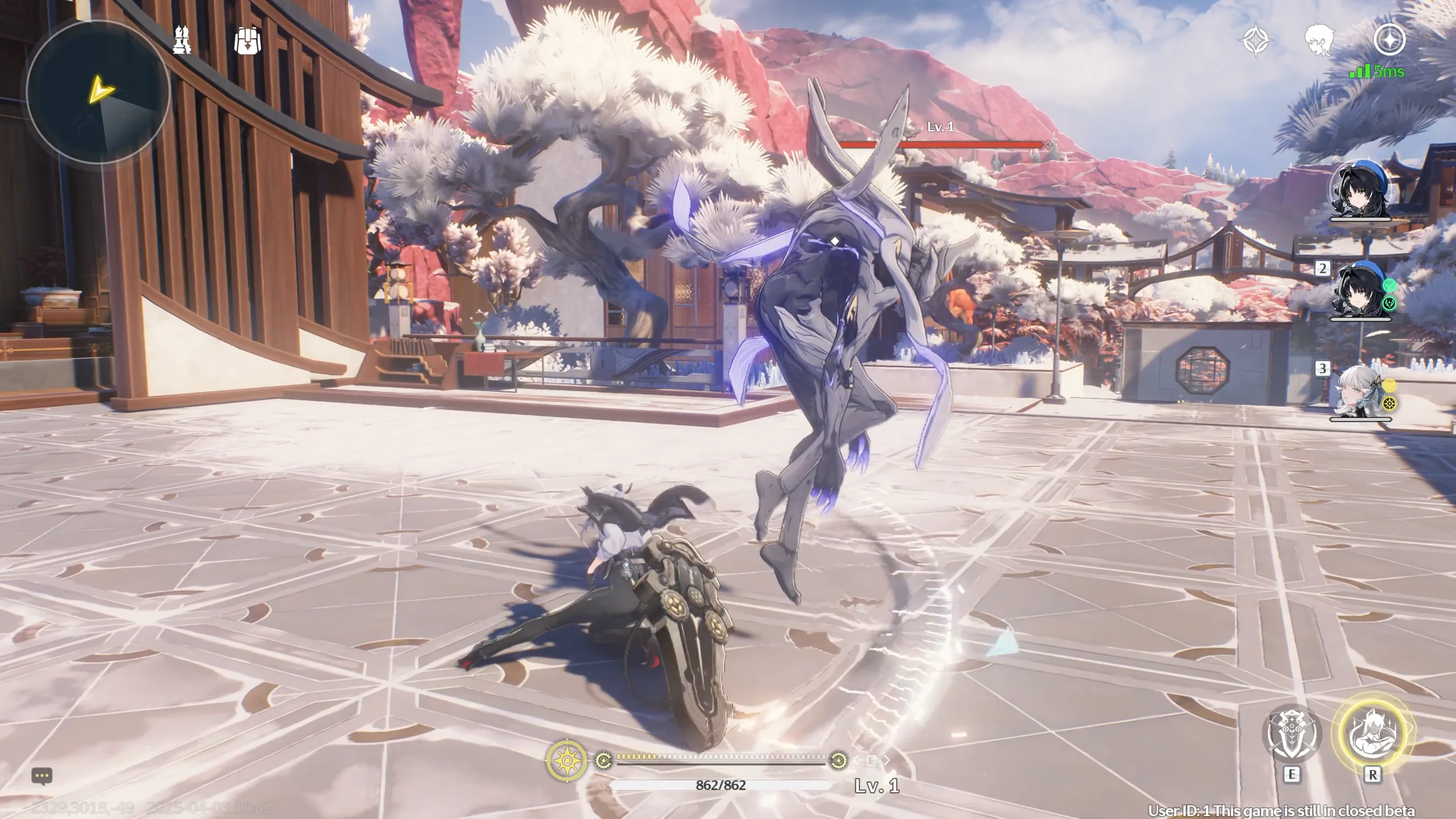
Task: Switch to party member number 2
Action: point(1360,291)
